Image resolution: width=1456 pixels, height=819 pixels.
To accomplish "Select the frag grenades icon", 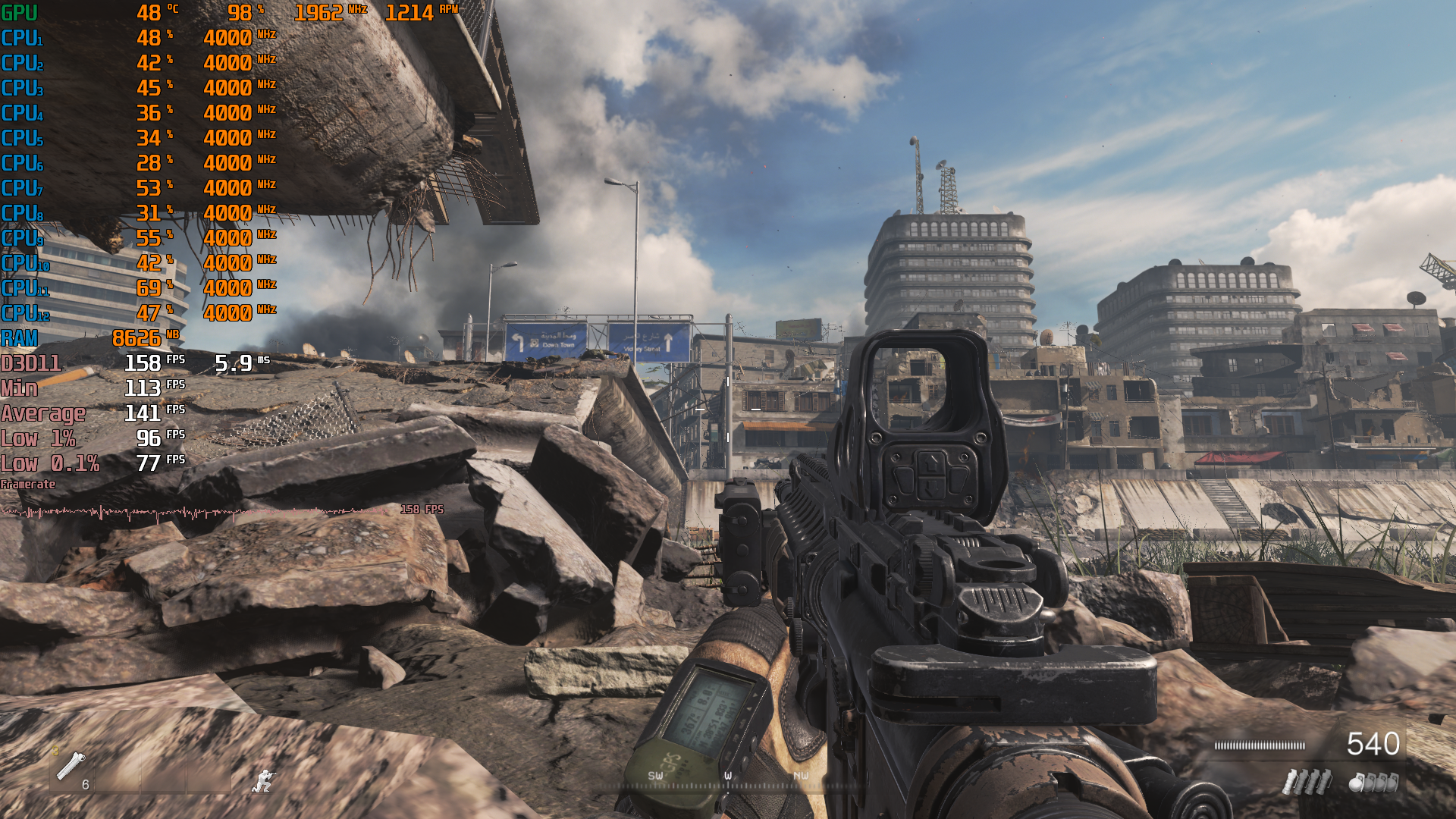I will 1373,781.
